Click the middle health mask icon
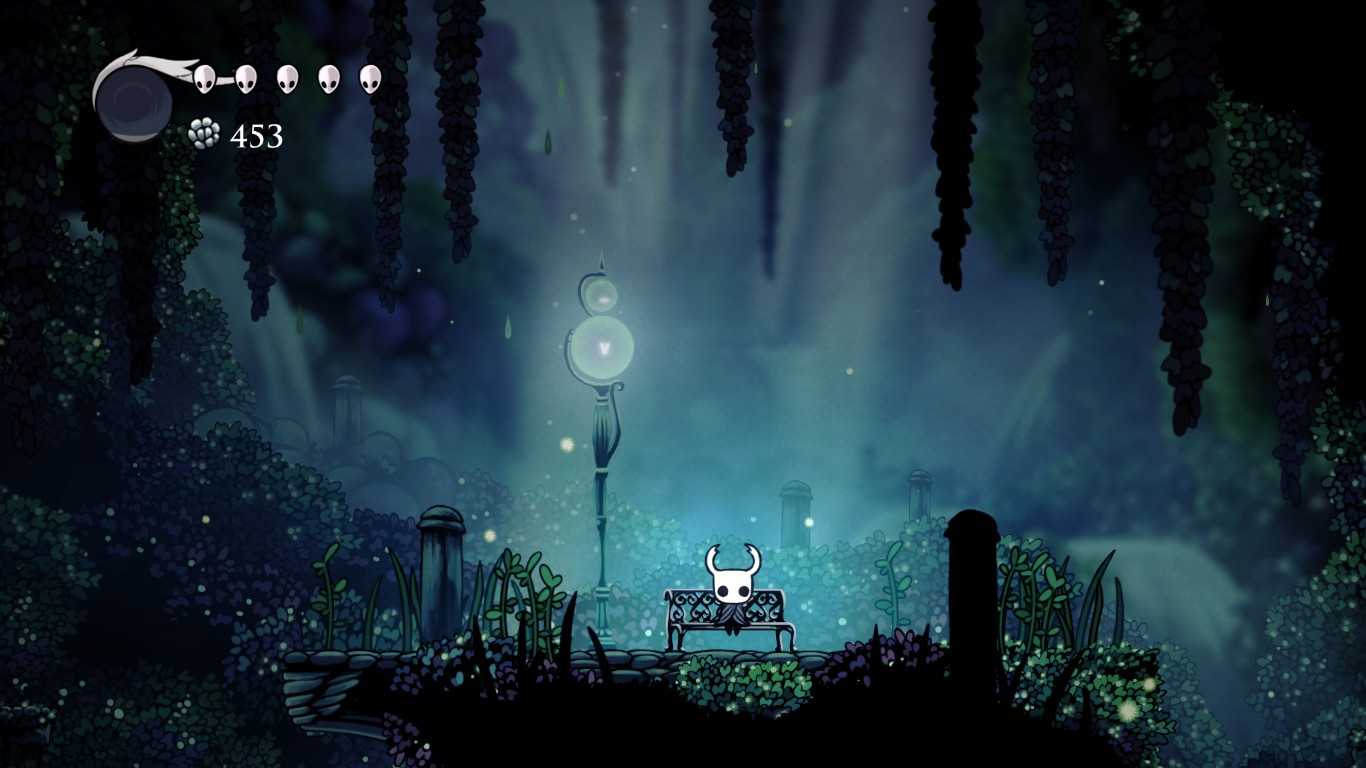 coord(286,80)
